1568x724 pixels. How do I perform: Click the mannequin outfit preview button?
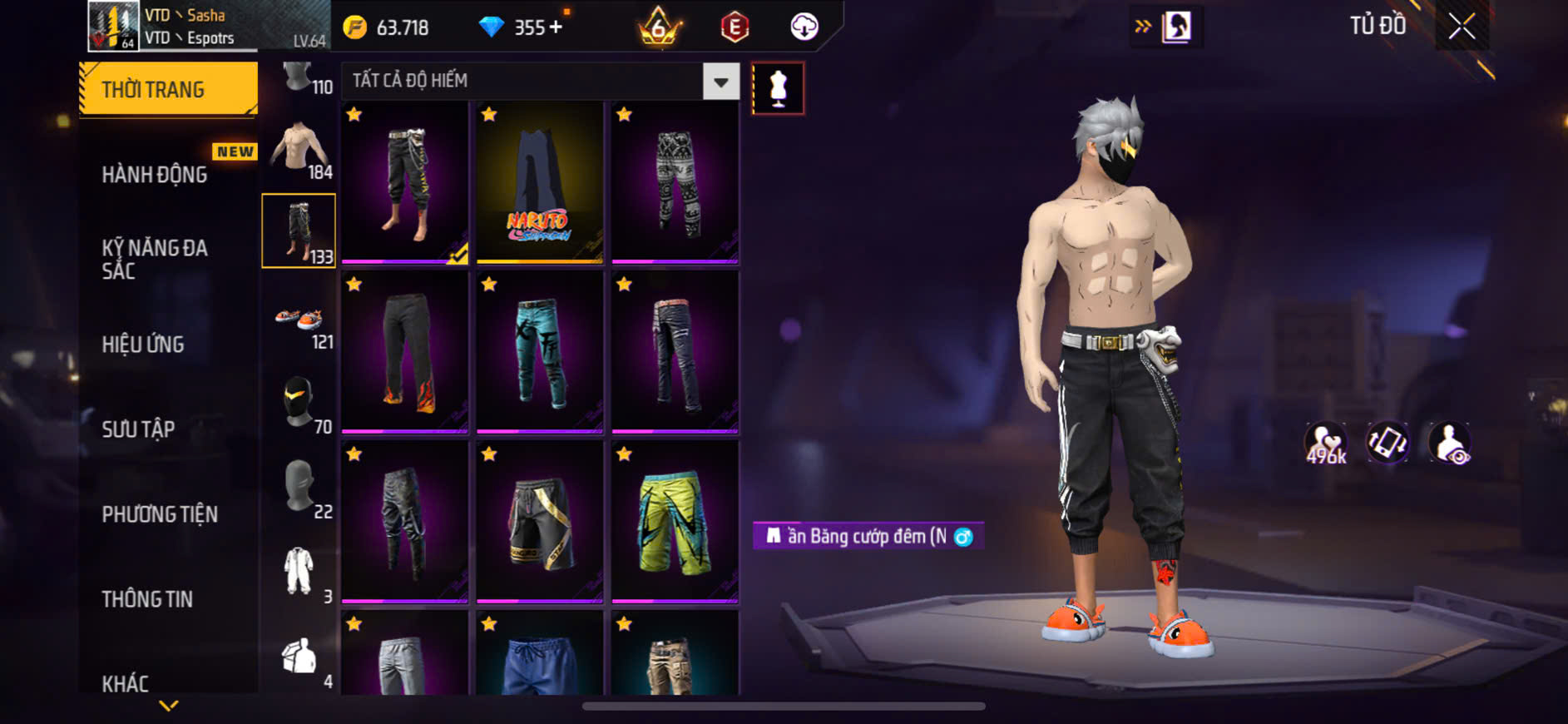(x=778, y=88)
